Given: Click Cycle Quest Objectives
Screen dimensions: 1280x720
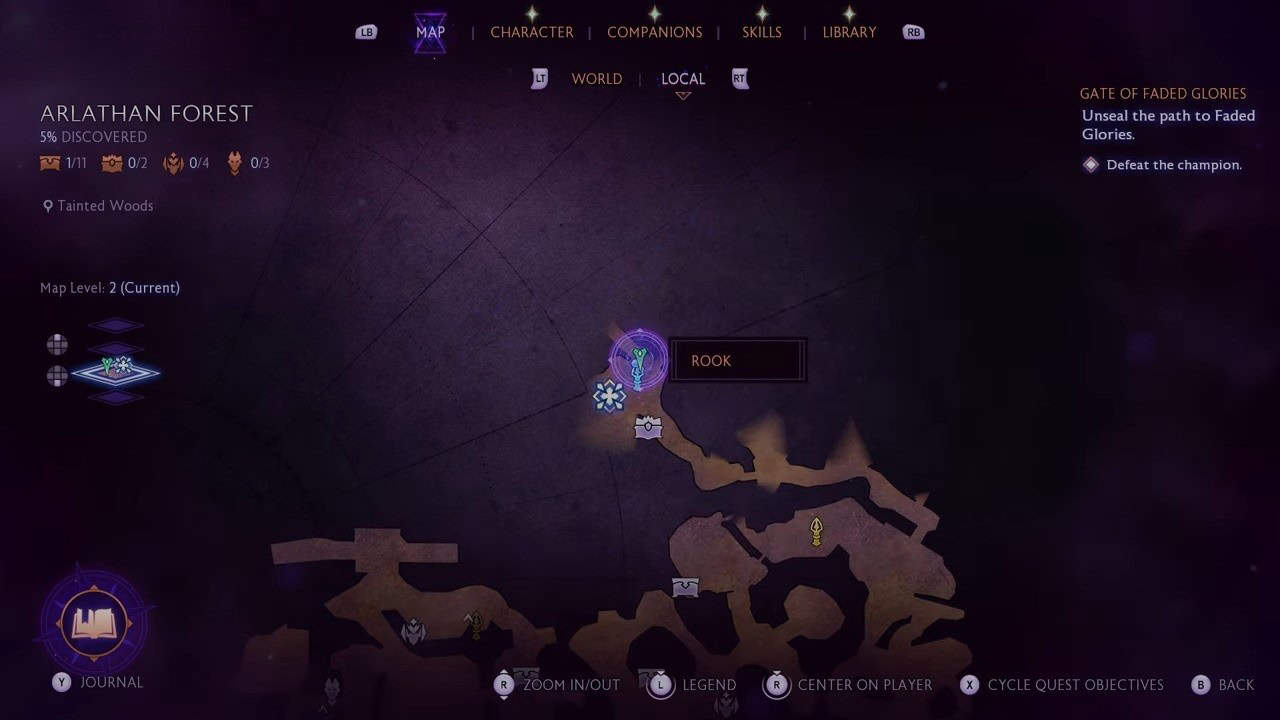Looking at the screenshot, I should pyautogui.click(x=1075, y=685).
